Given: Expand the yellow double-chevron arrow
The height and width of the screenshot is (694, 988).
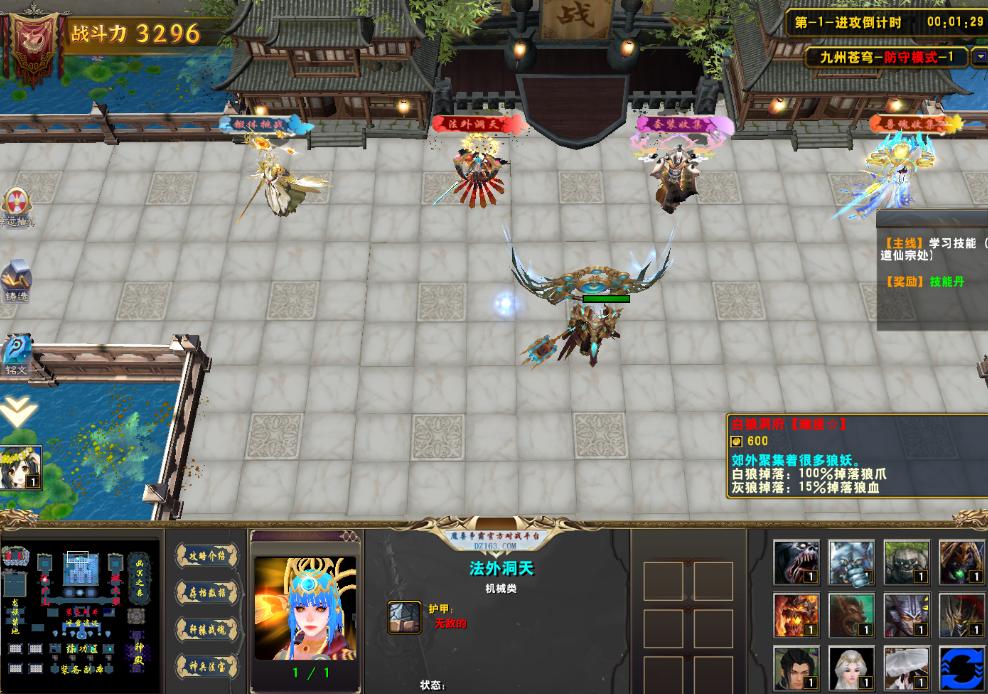Looking at the screenshot, I should [x=17, y=410].
